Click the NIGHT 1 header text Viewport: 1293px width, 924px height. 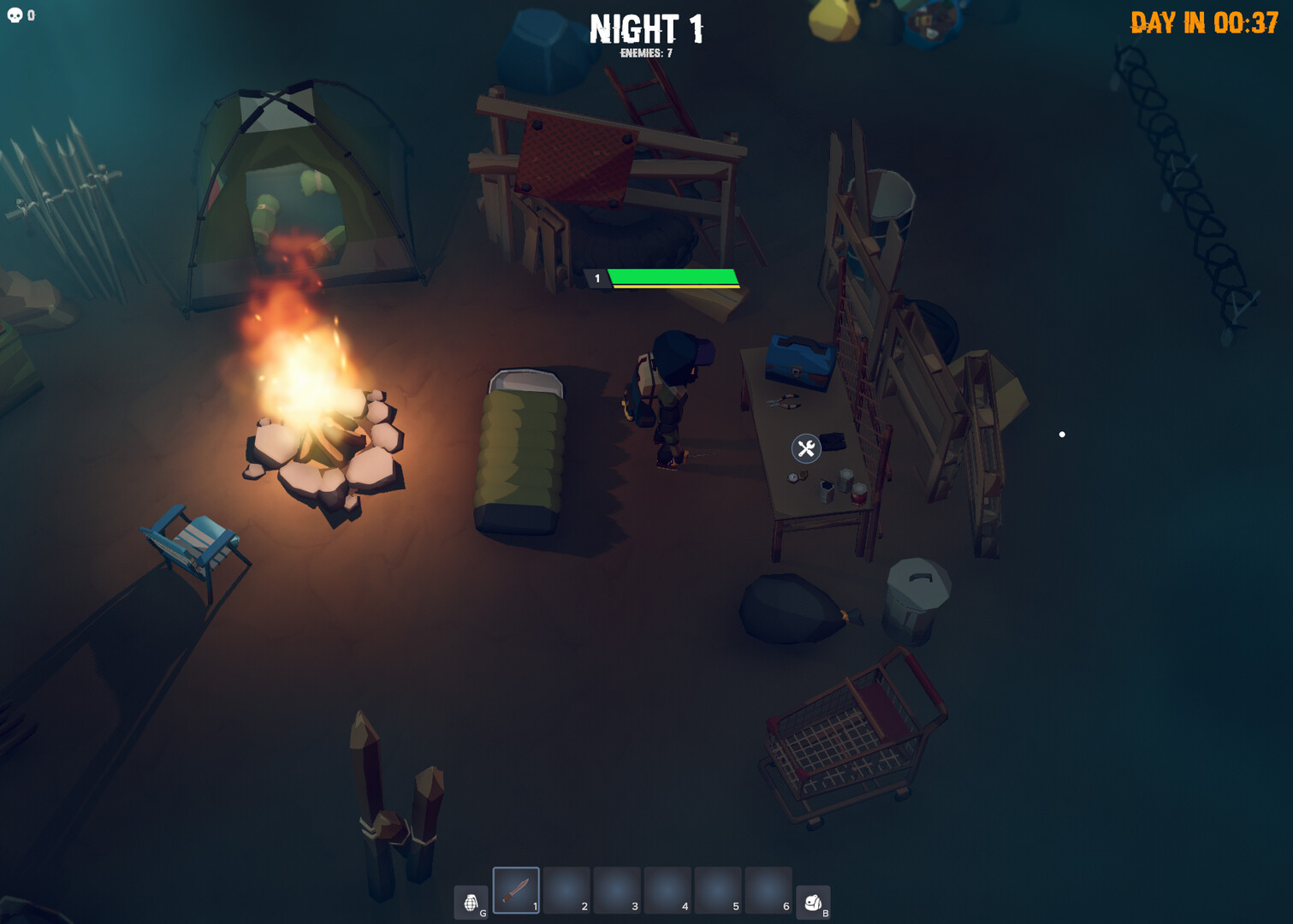pos(646,30)
